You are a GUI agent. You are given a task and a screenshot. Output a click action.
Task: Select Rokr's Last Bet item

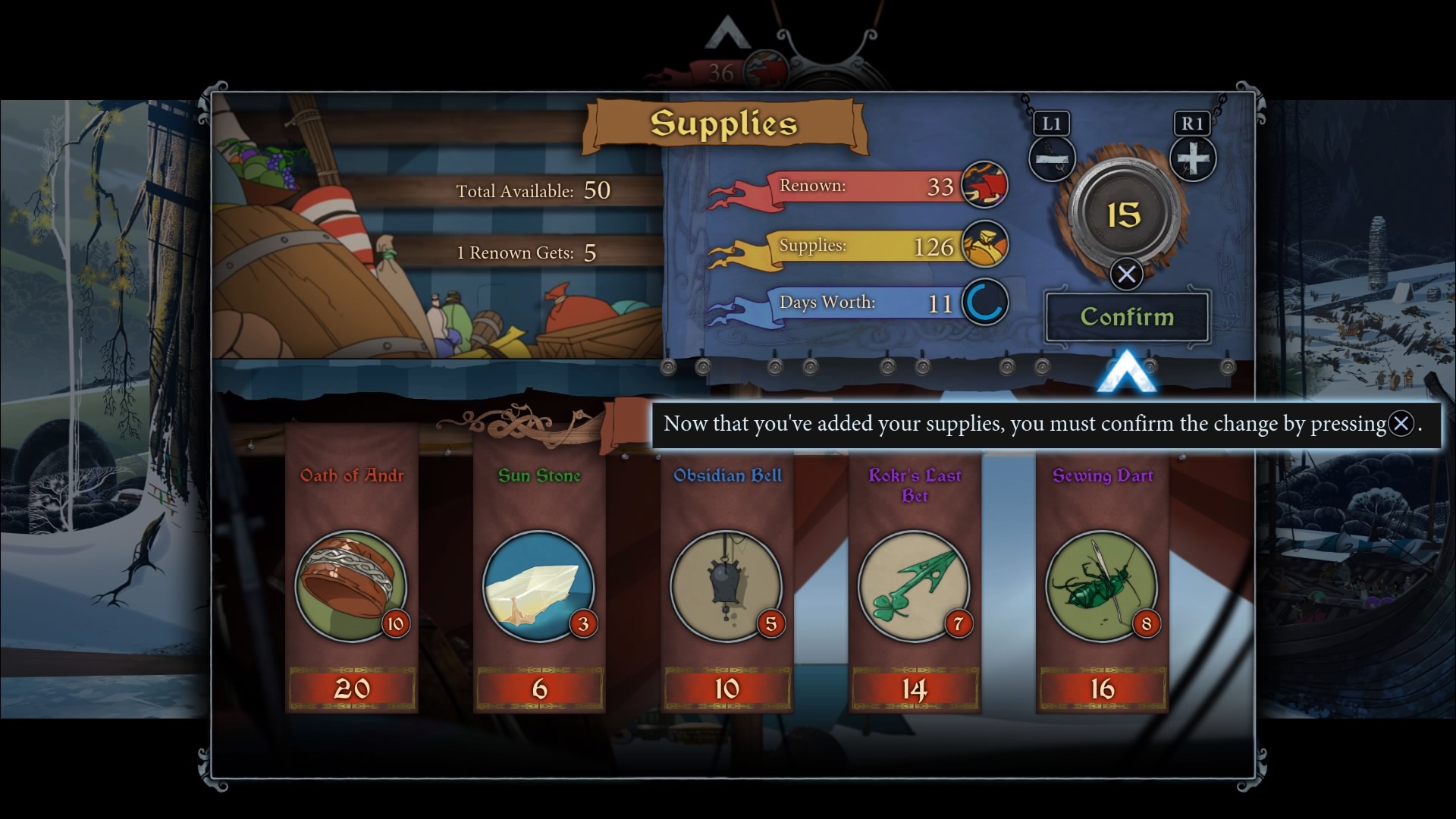914,585
